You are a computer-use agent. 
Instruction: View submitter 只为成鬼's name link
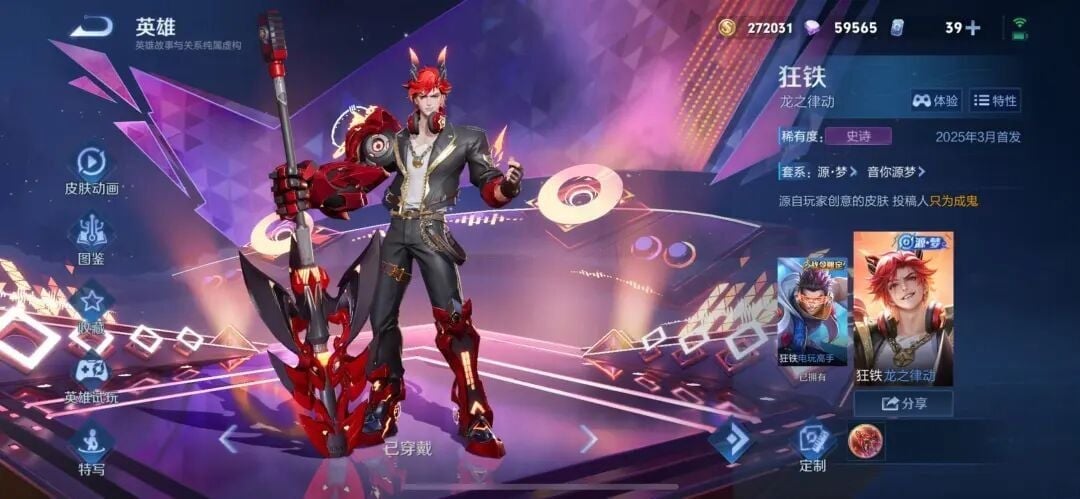click(953, 201)
